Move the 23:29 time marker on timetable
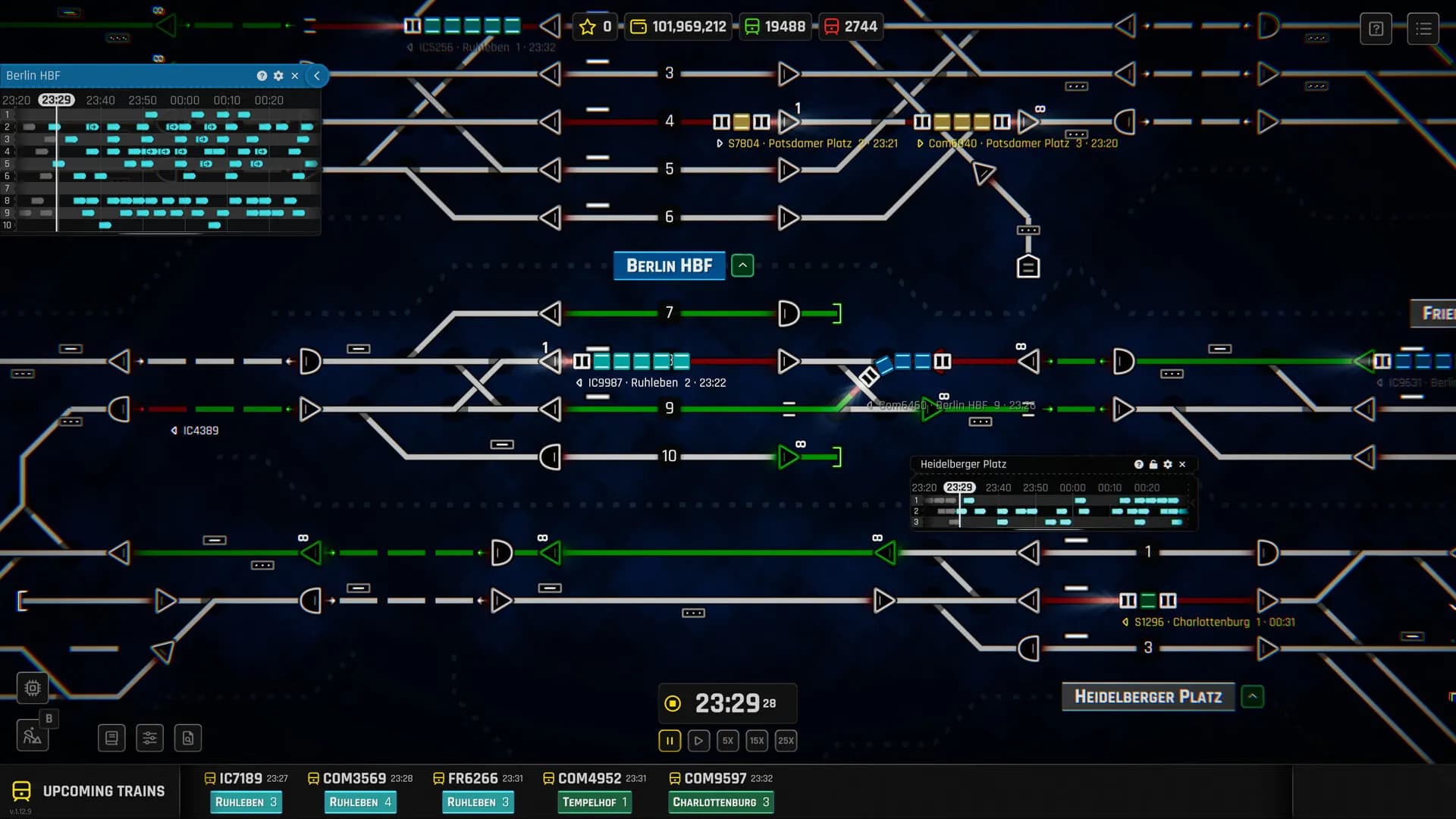This screenshot has width=1456, height=819. click(x=58, y=99)
